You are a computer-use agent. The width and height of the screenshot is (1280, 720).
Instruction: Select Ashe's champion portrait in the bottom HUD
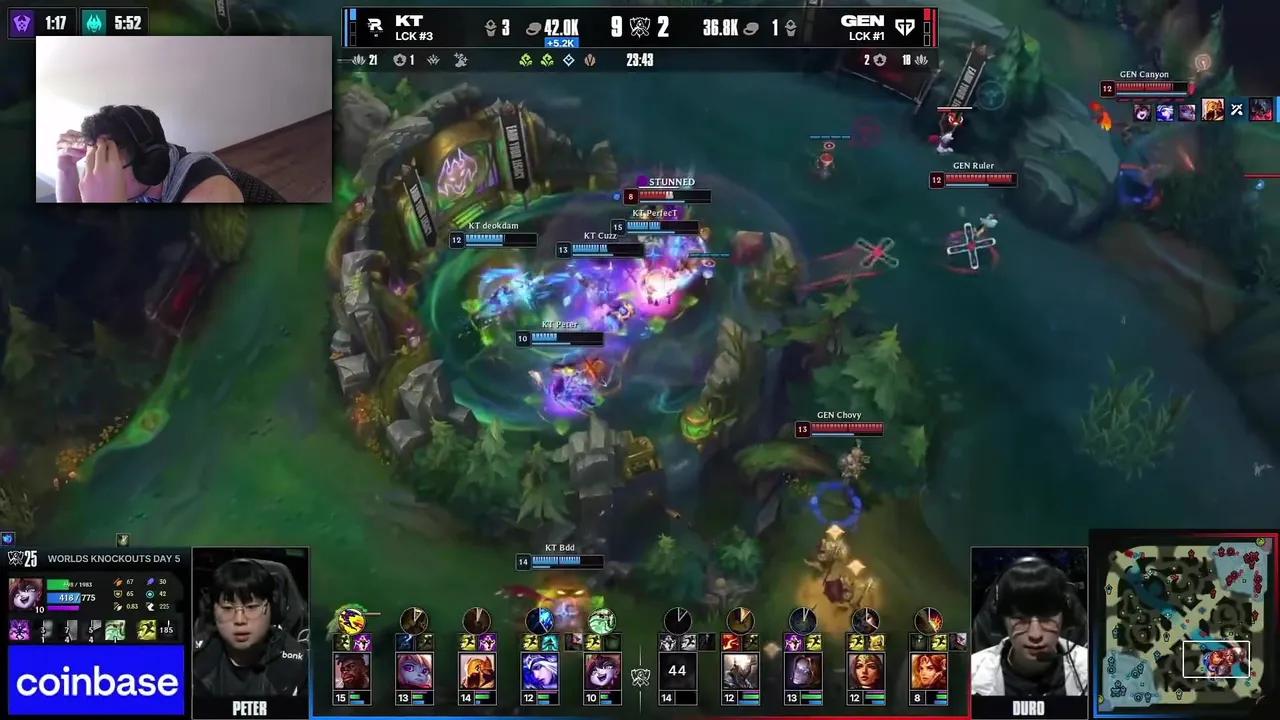[540, 670]
